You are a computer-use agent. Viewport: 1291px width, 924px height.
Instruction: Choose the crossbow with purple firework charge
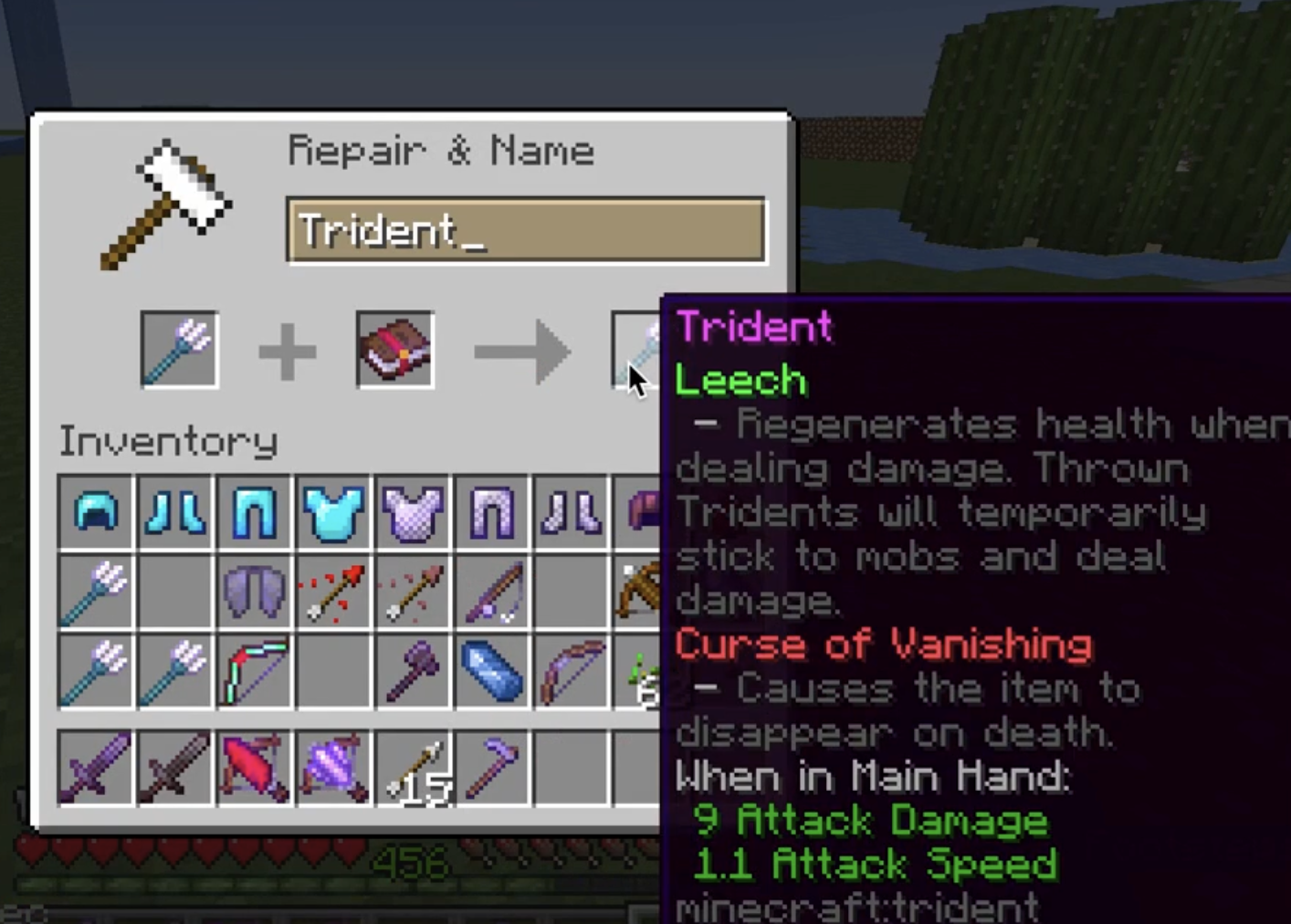334,768
